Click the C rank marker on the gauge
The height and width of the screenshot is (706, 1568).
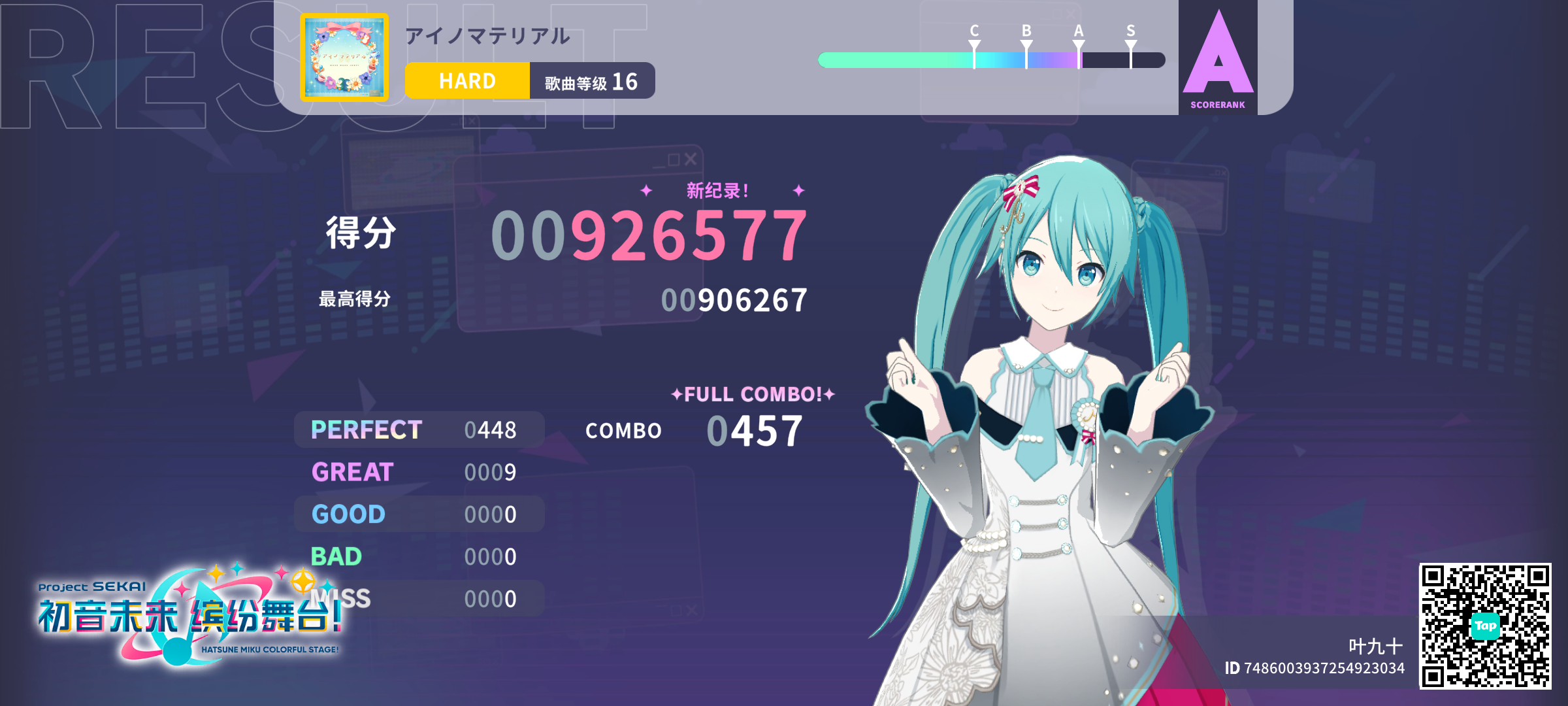pos(973,44)
